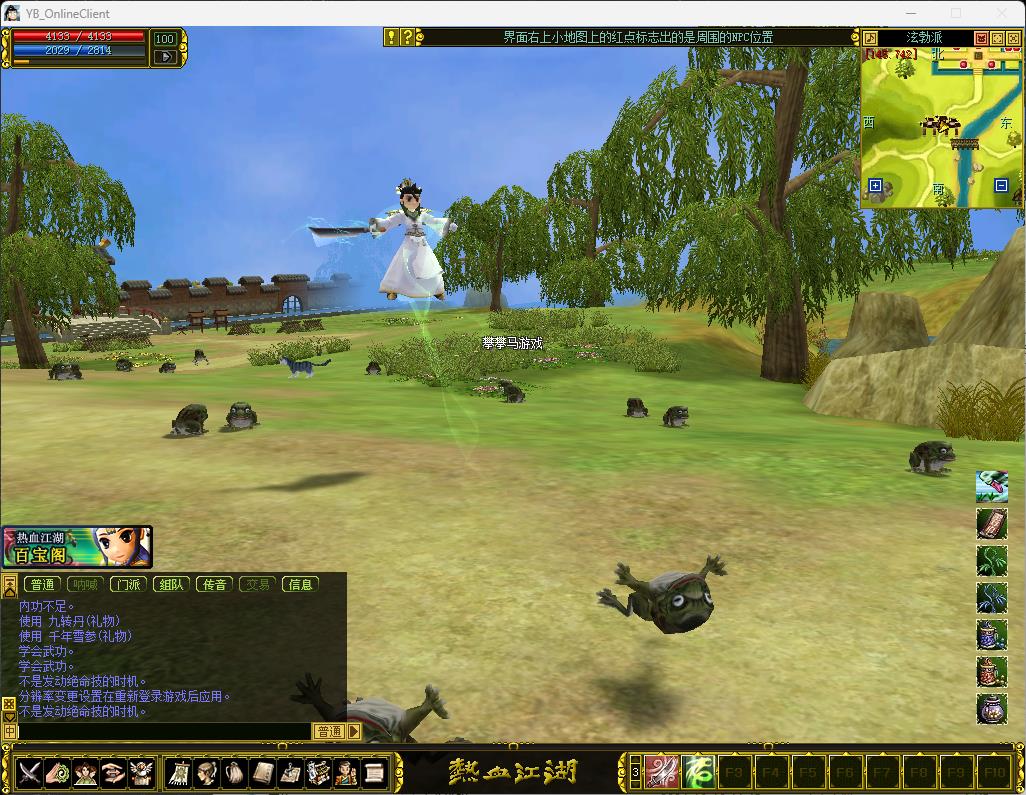The image size is (1026, 795).
Task: Open the scroll icon in bottom toolbar
Action: pos(373,772)
